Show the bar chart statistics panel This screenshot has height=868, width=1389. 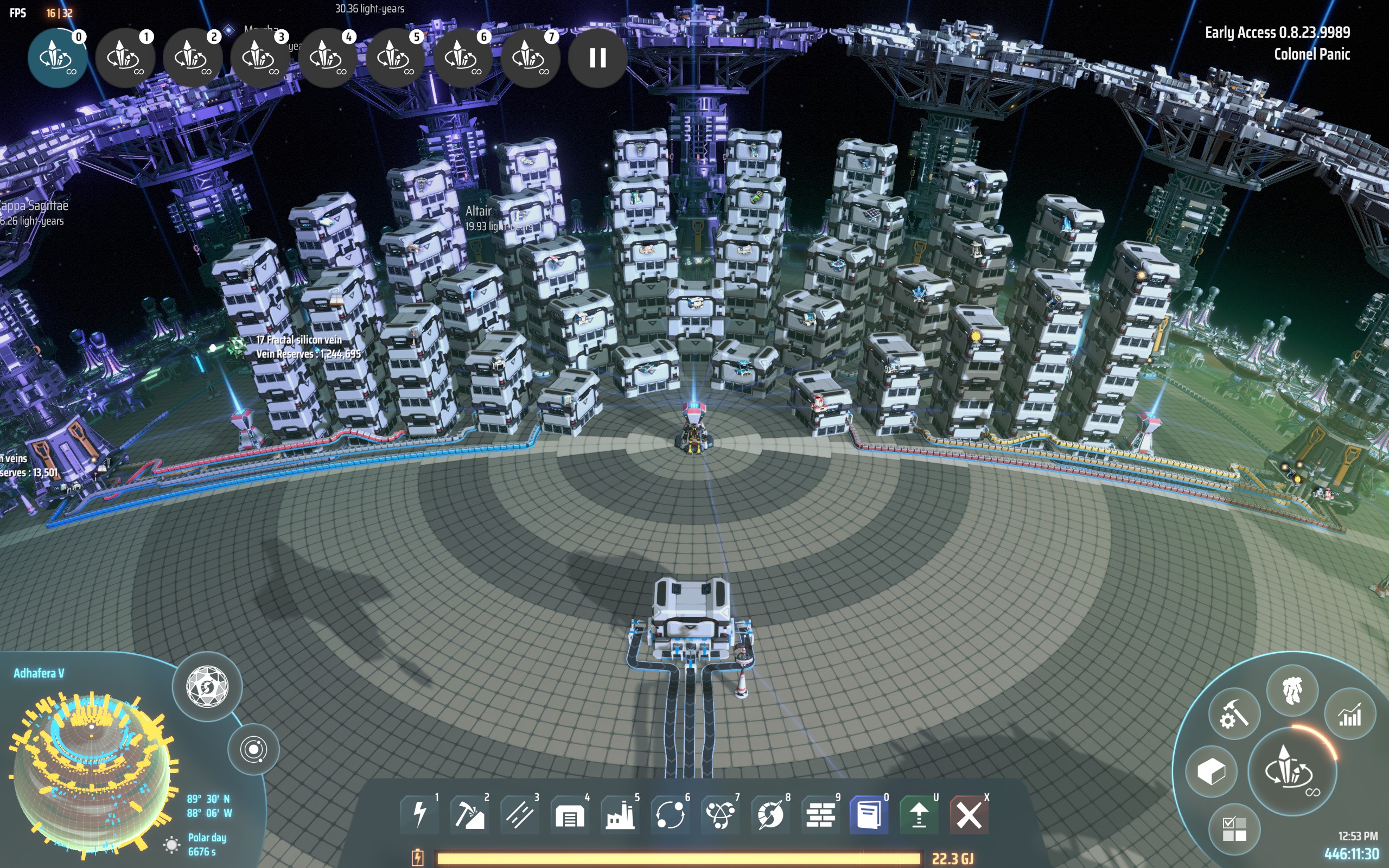pyautogui.click(x=1350, y=714)
